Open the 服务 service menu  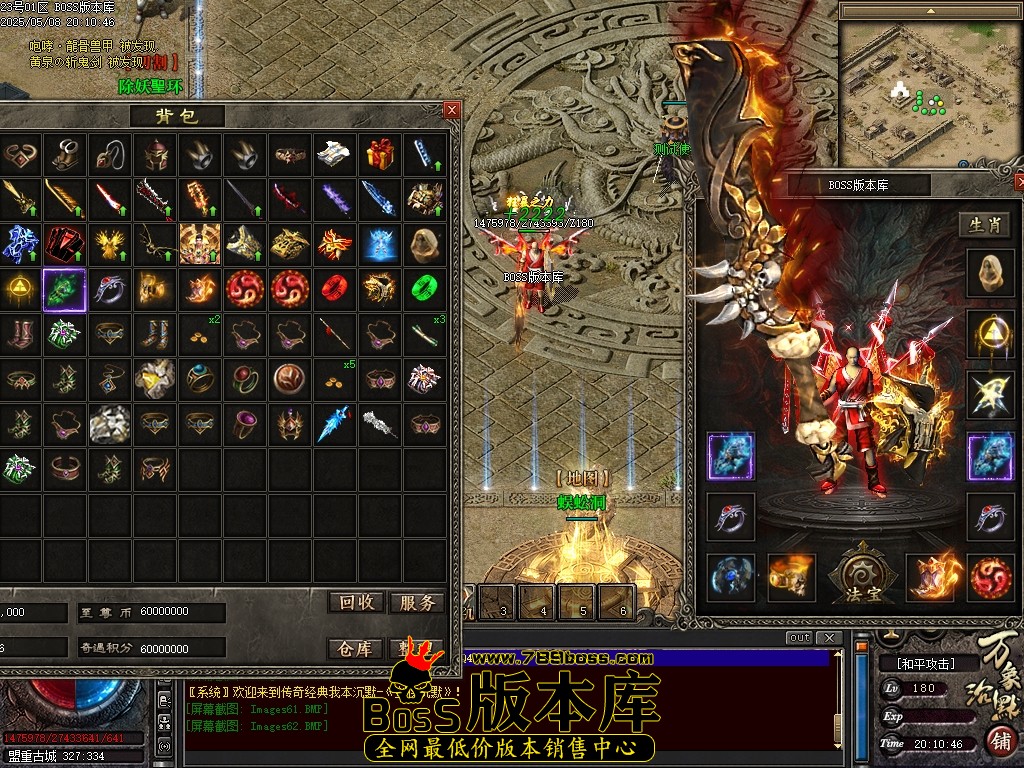point(416,602)
